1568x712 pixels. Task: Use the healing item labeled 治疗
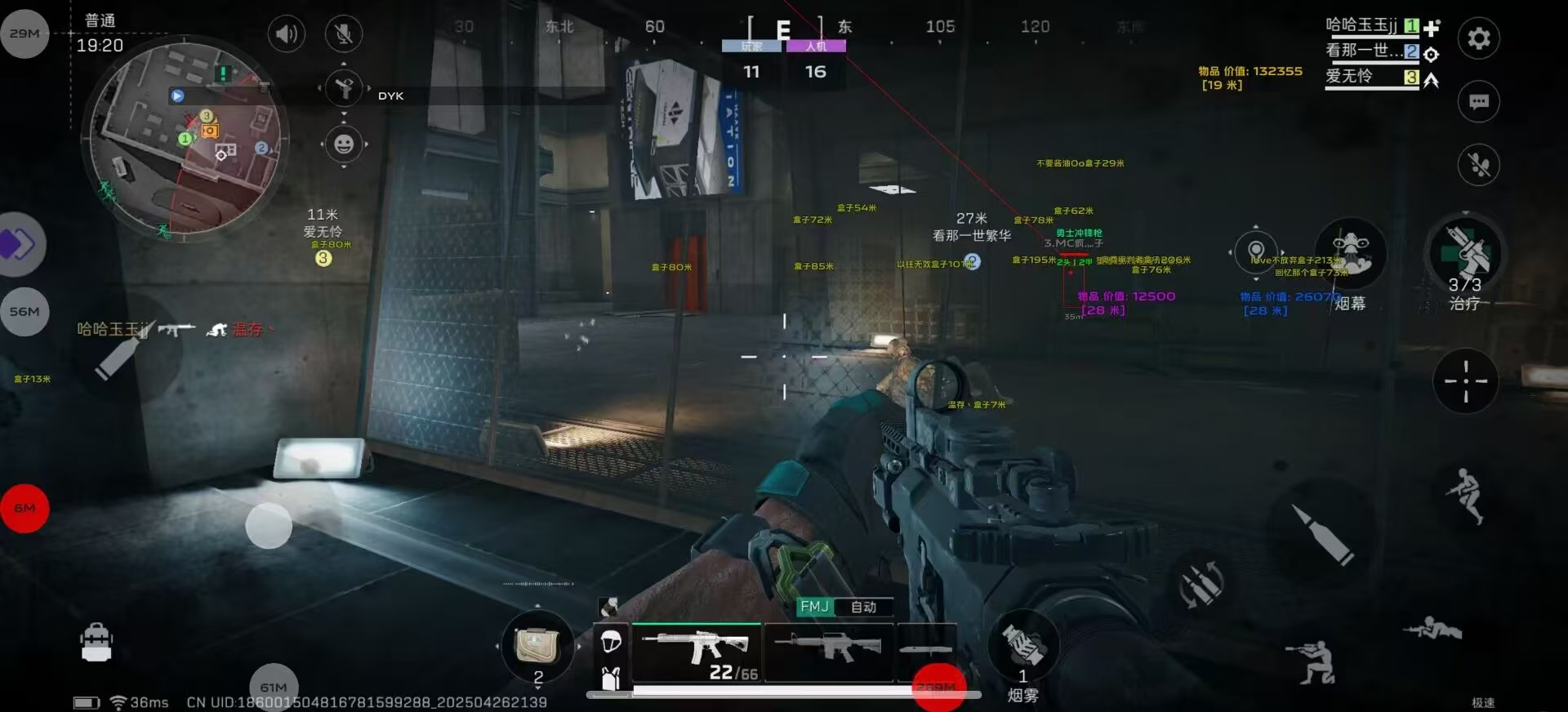1465,255
